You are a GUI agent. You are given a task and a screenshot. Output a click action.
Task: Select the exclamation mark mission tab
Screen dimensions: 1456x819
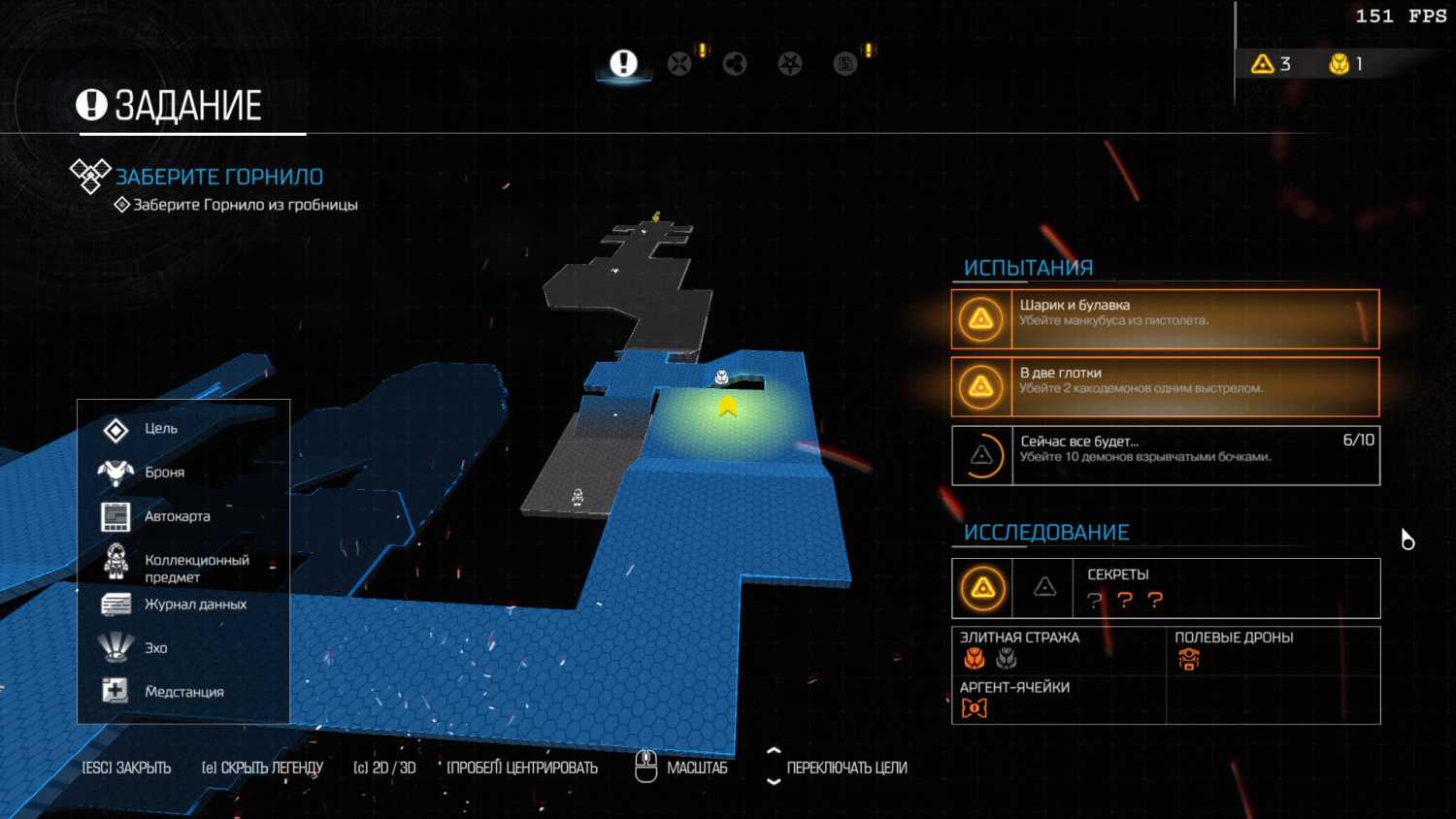pos(623,64)
